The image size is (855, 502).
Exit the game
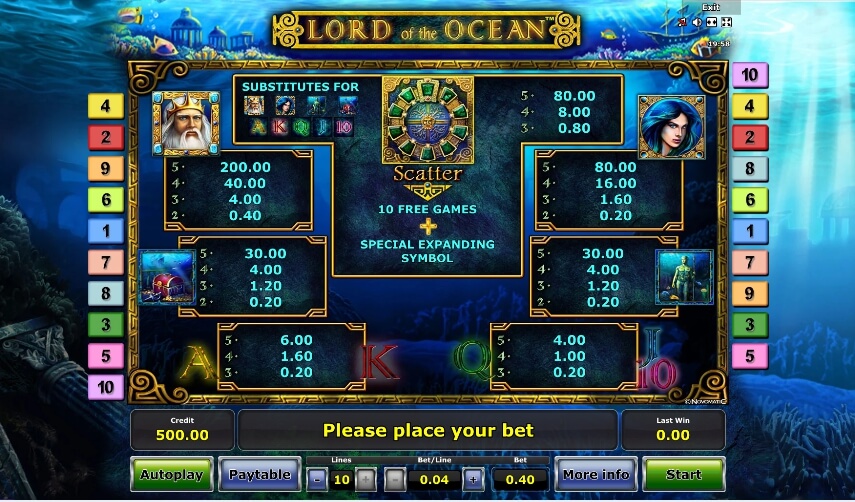(710, 7)
